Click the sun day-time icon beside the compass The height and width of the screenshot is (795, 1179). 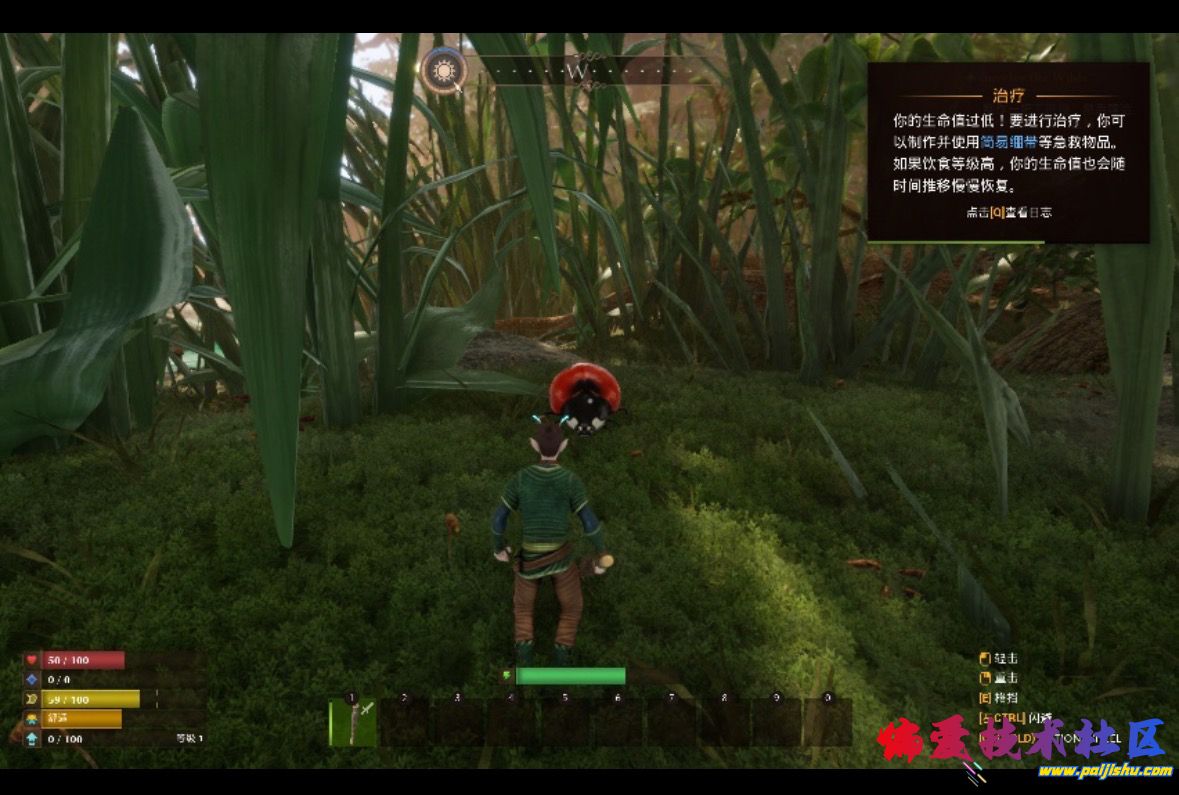tap(442, 71)
